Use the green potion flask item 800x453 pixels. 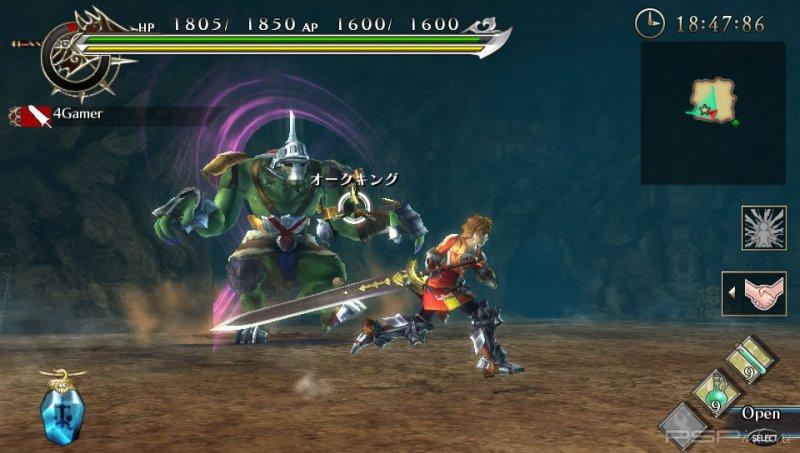tap(715, 390)
